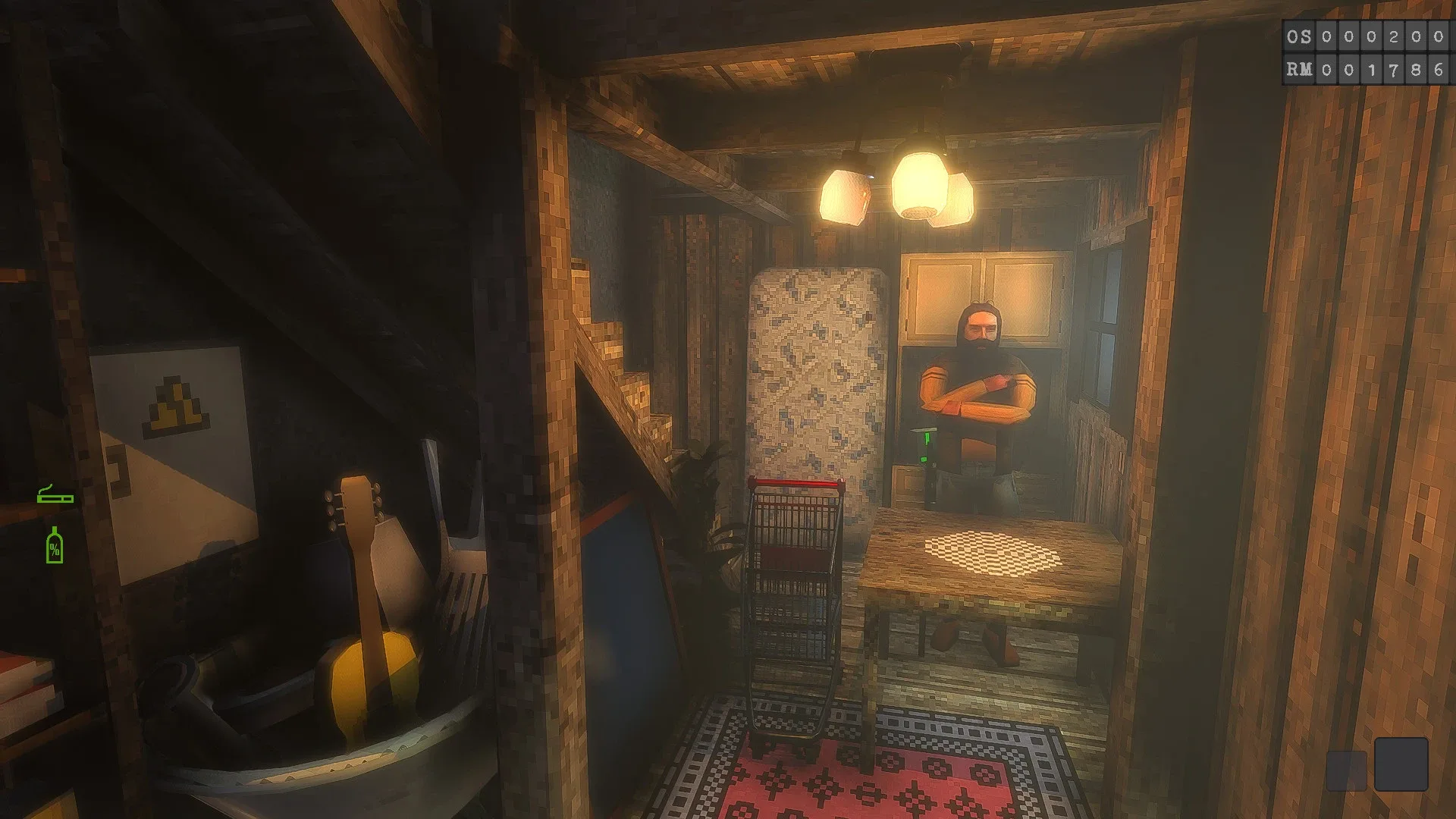Click the patterned mattress leaning against the wall
The height and width of the screenshot is (819, 1456).
[x=815, y=372]
